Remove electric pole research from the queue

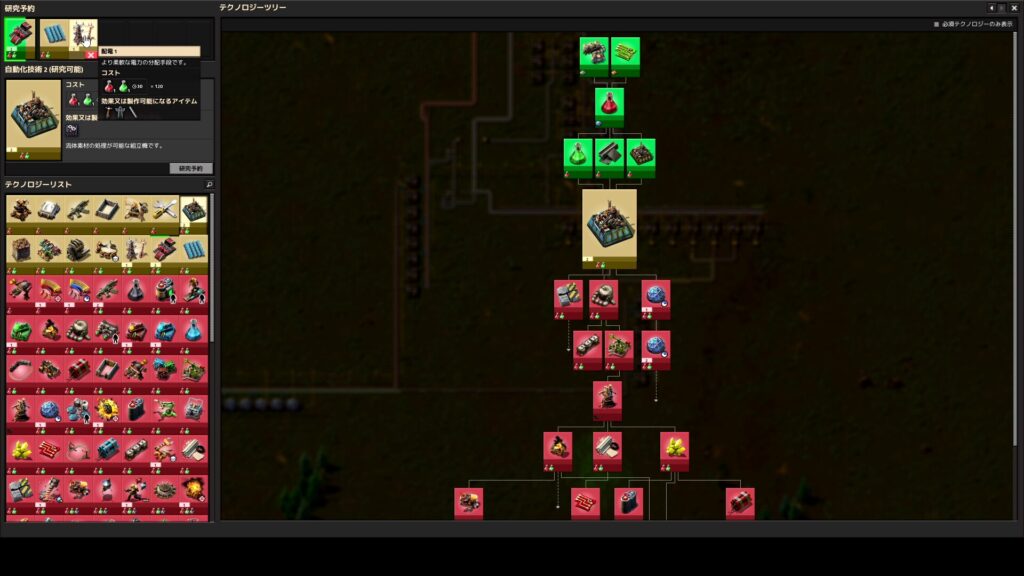(x=92, y=55)
